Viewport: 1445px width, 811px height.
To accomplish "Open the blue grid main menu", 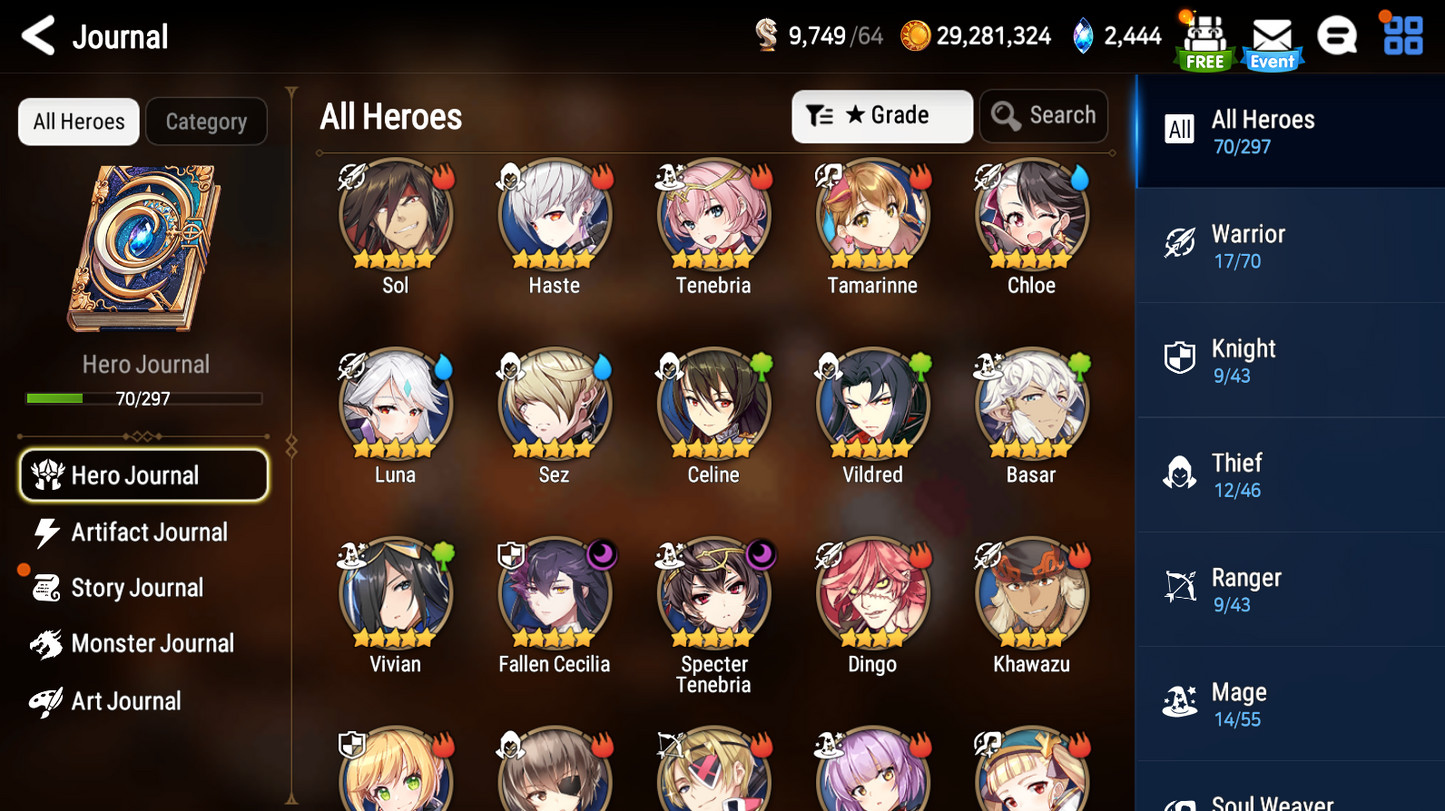I will pyautogui.click(x=1403, y=37).
